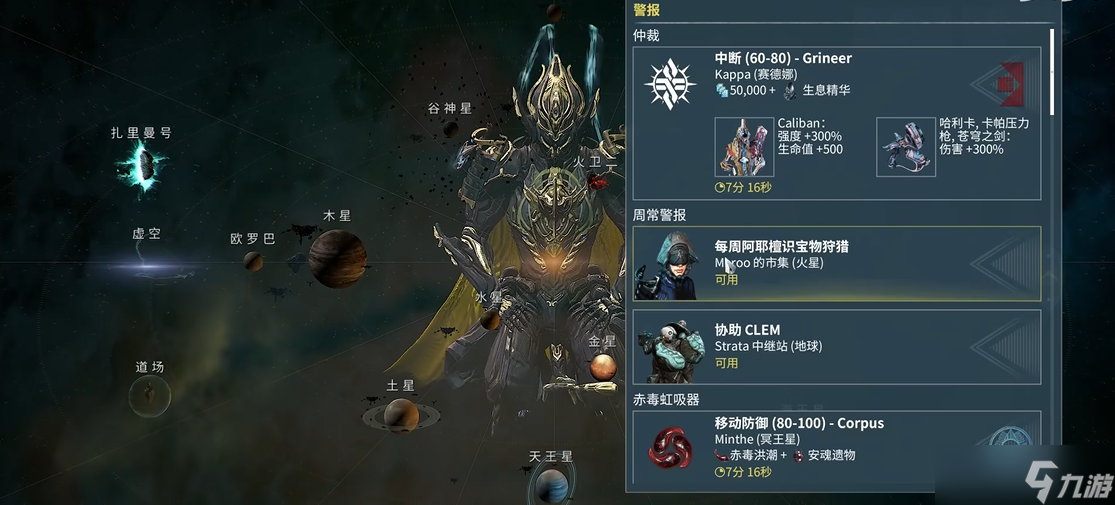1115x505 pixels.
Task: Open 谷神星 (Ceres) on the star chart
Action: (x=451, y=129)
